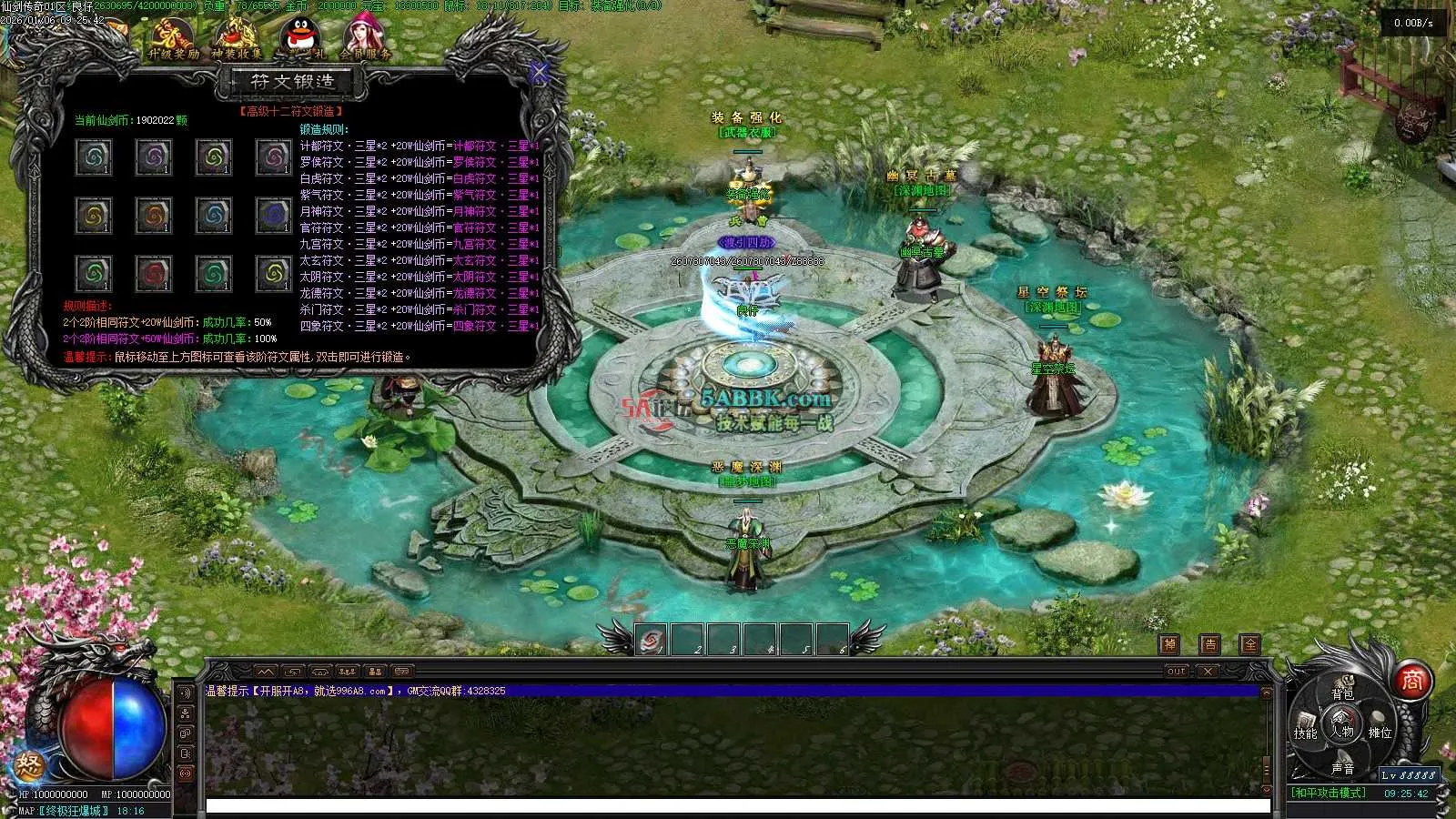Open the 摊位 stall menu

point(1380,733)
